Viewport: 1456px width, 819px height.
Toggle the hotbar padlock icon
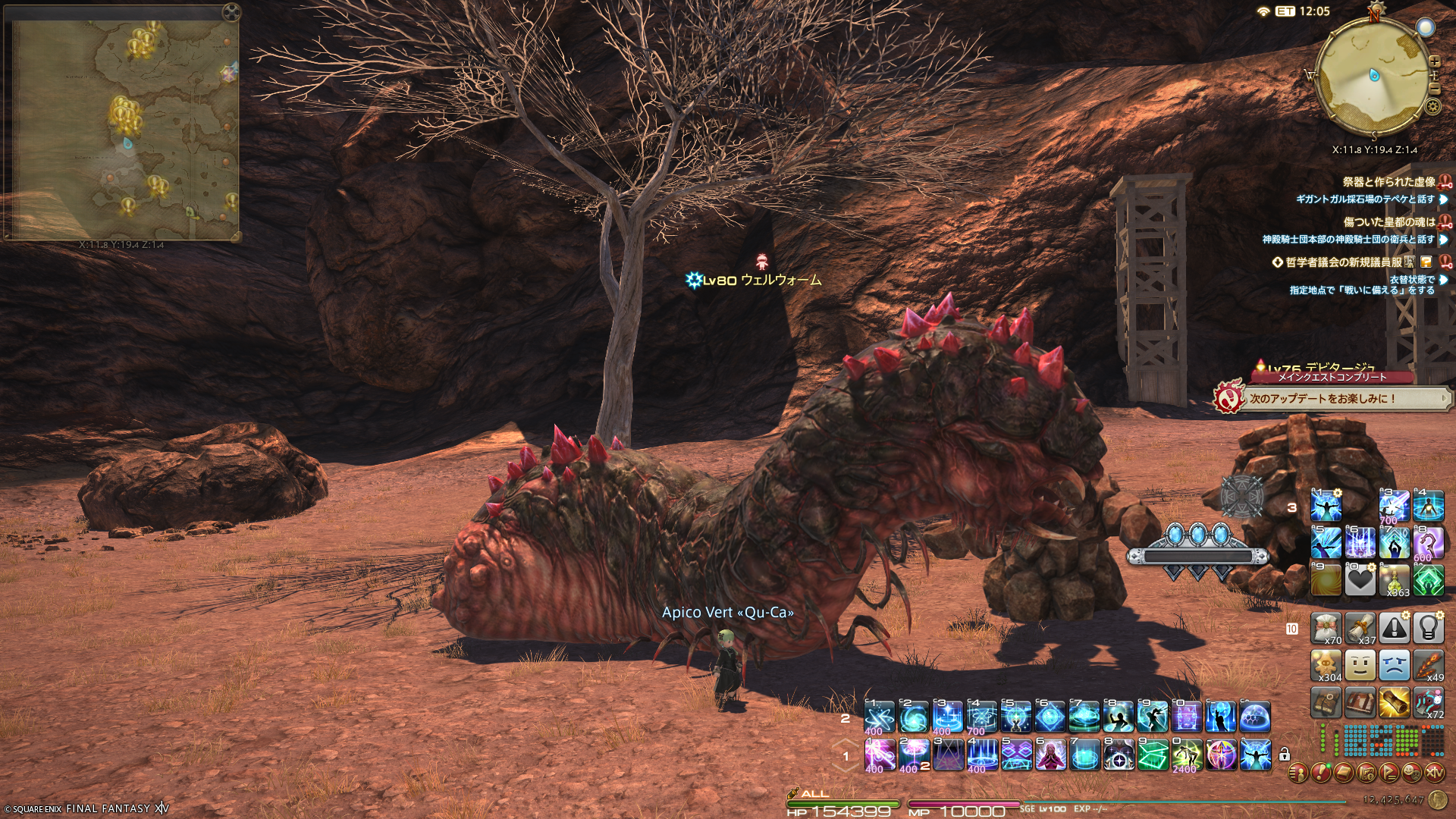(1285, 755)
